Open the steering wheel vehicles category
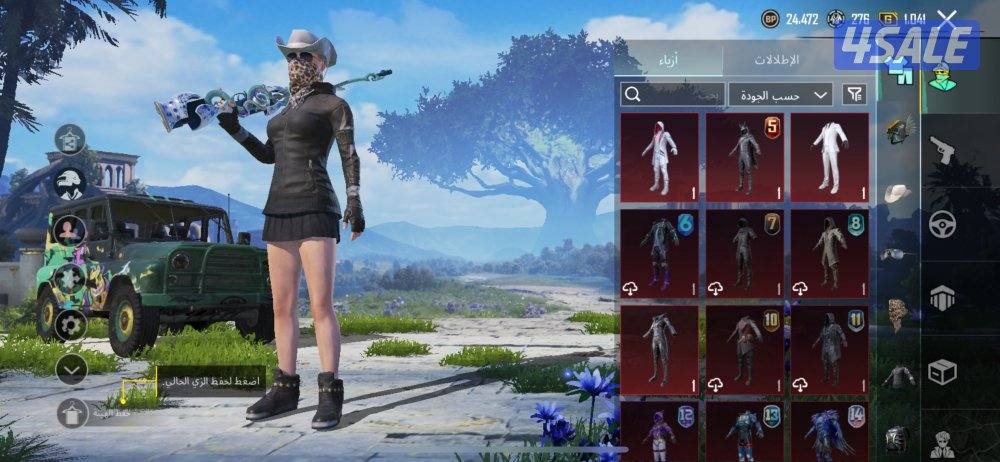This screenshot has height=462, width=1000. tap(942, 225)
